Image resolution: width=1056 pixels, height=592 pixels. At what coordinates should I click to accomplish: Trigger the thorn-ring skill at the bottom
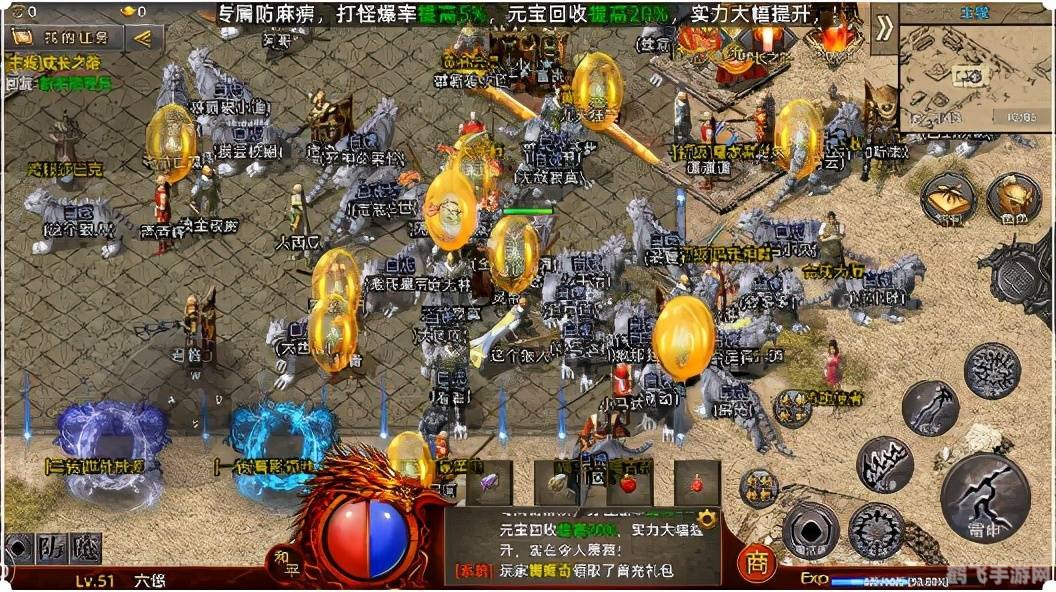point(876,529)
